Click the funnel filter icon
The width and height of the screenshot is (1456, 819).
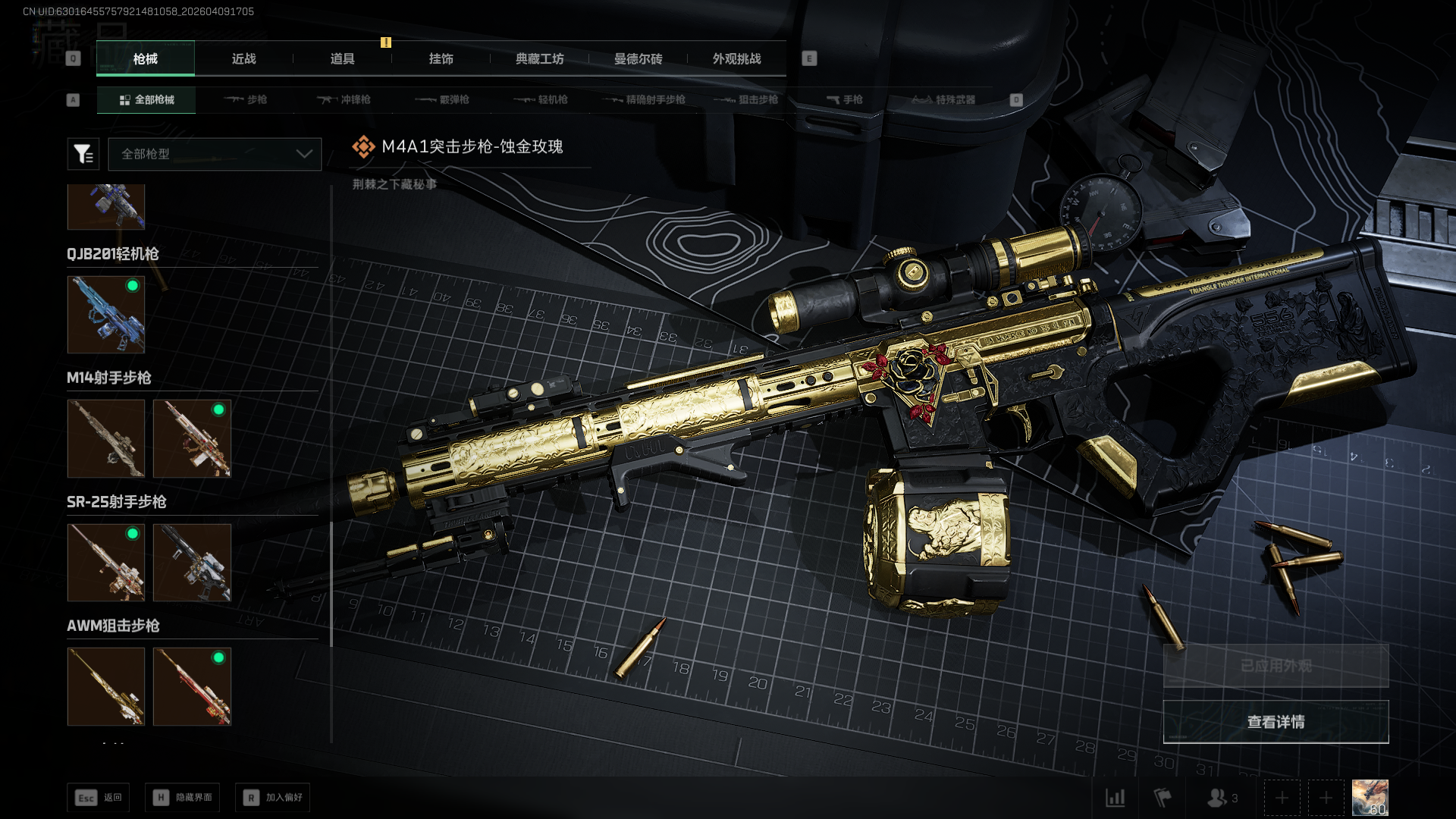click(83, 154)
